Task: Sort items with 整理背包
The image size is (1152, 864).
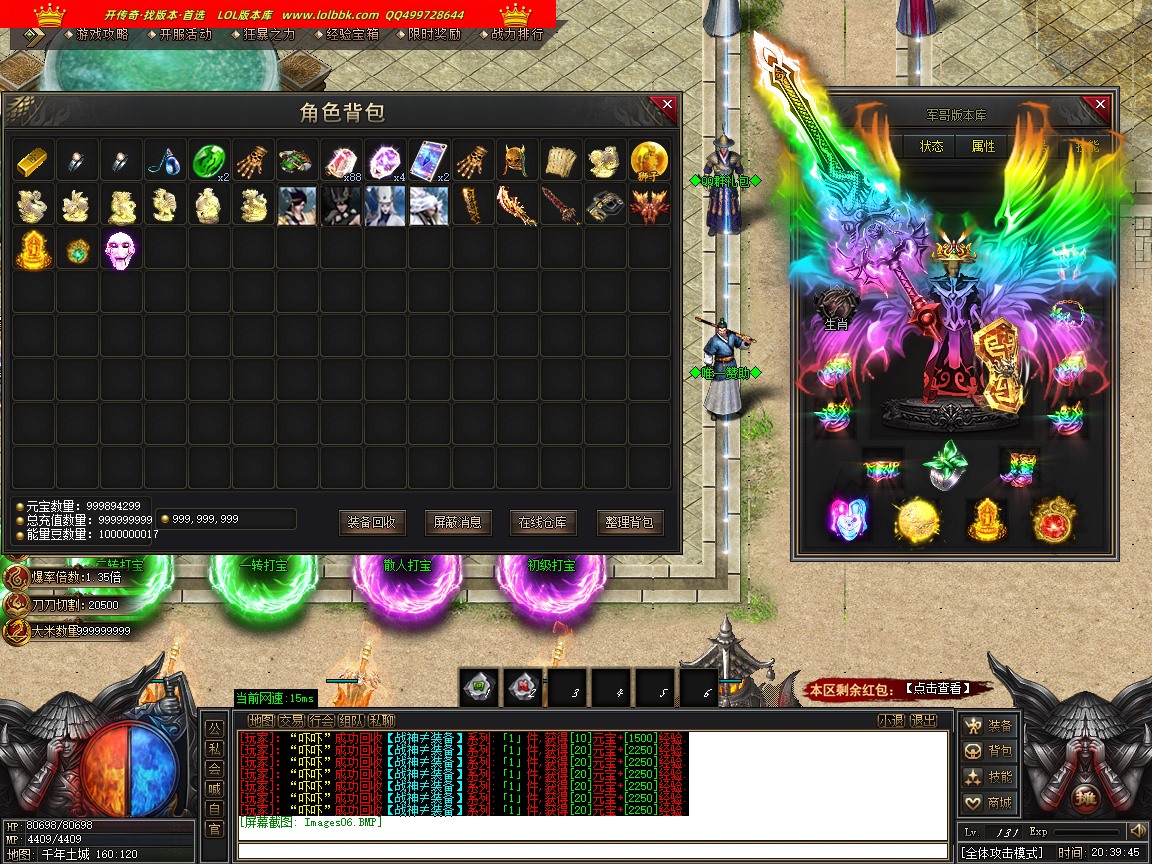Action: [630, 522]
